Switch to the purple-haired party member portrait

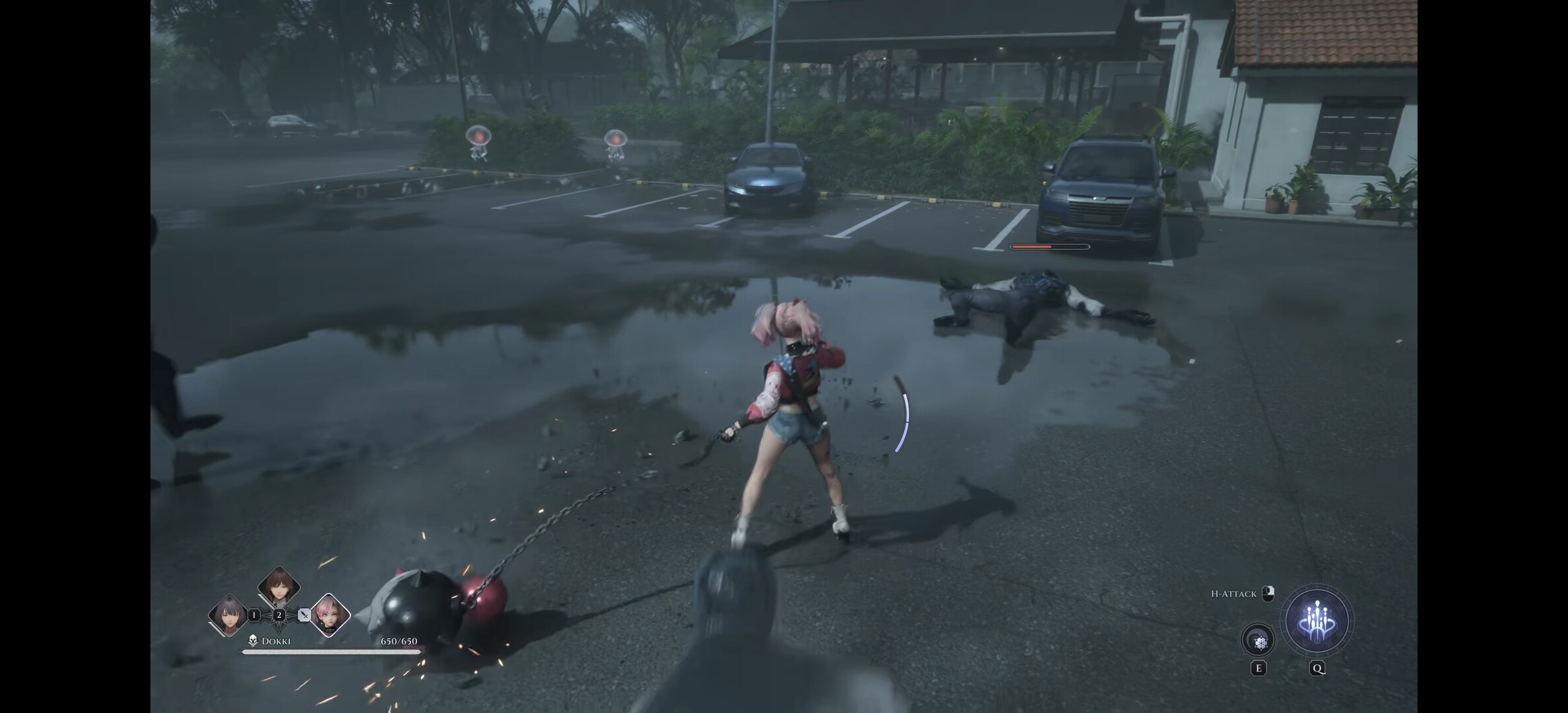click(228, 615)
